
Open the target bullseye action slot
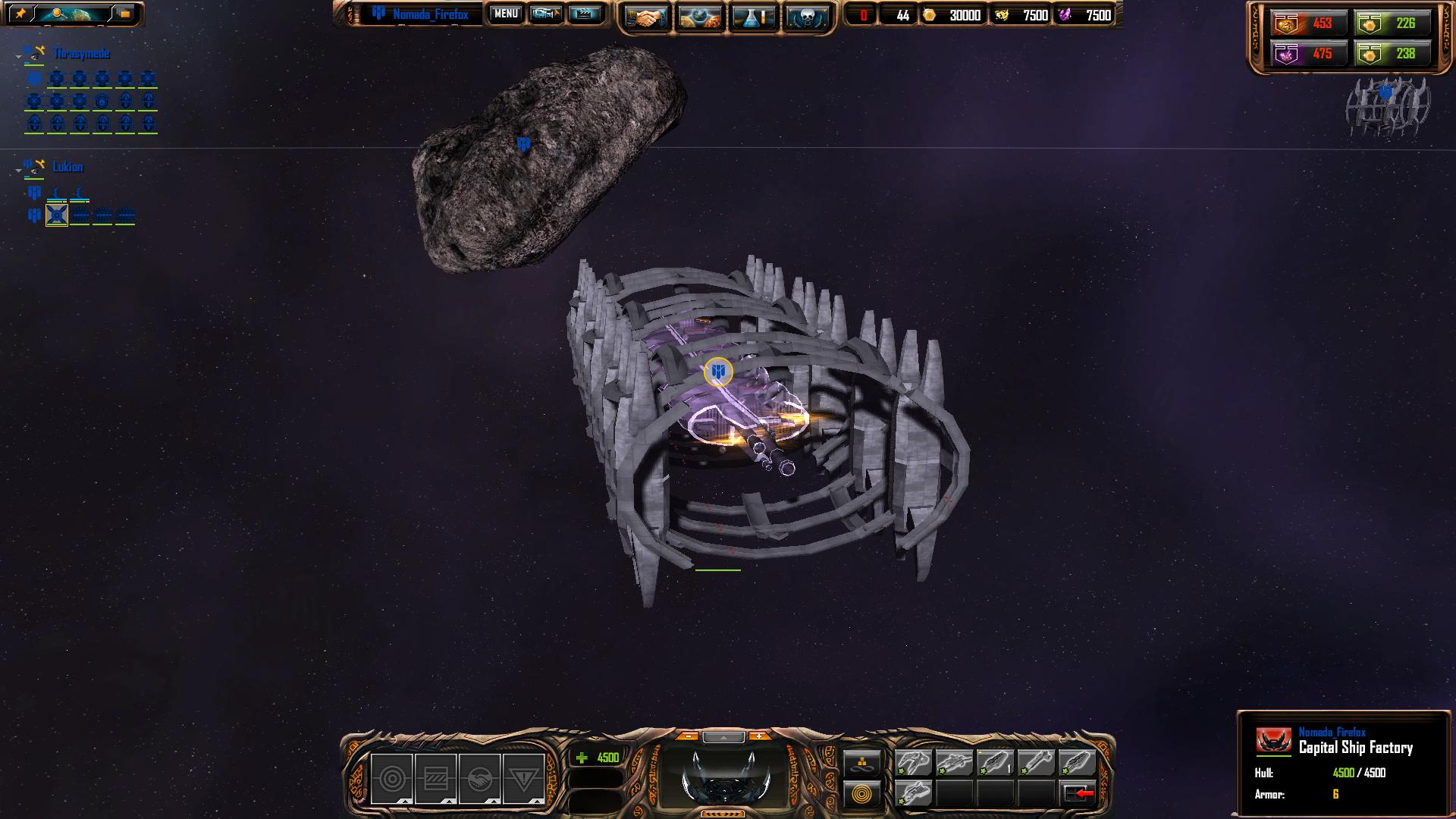pos(391,779)
